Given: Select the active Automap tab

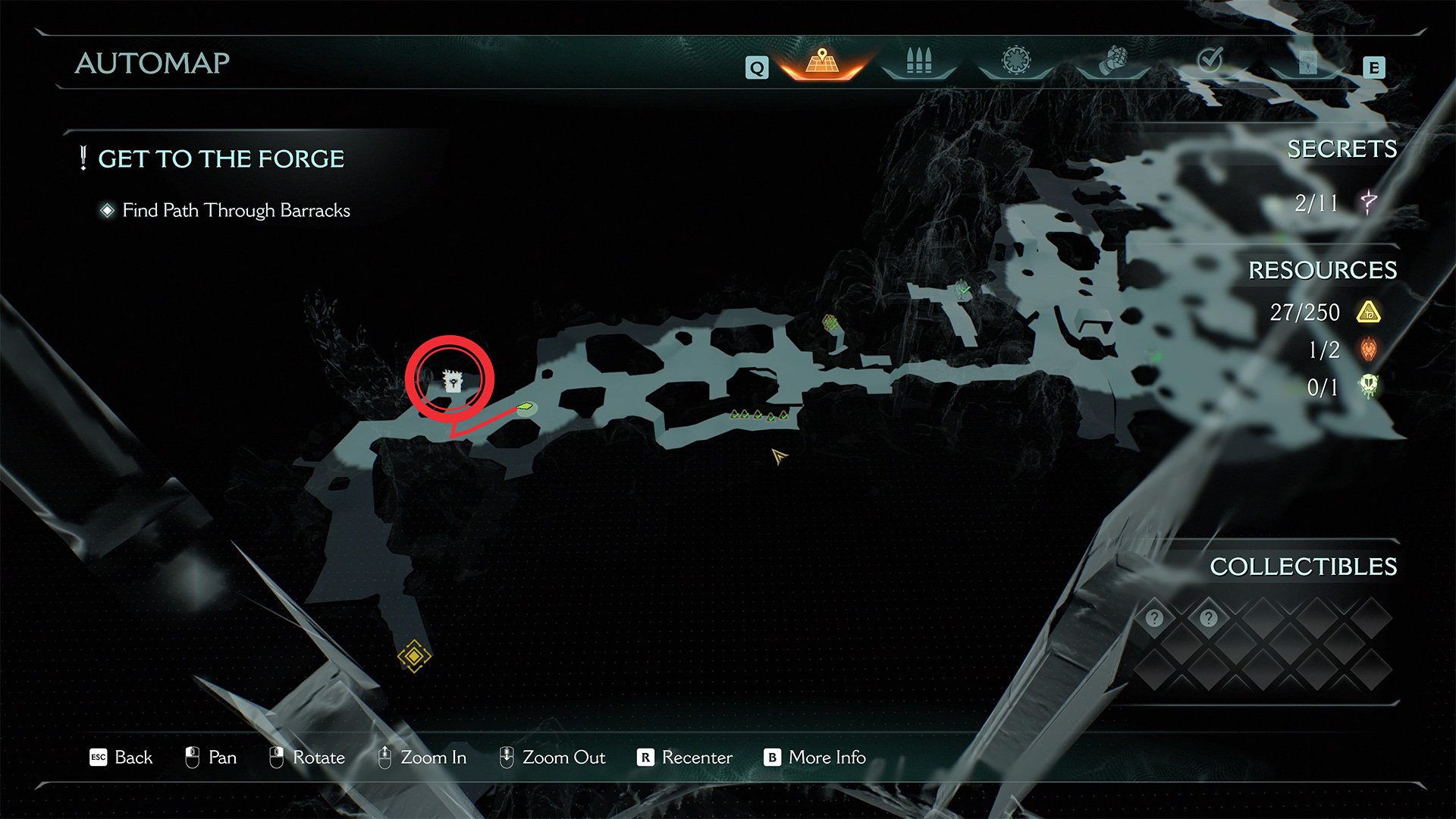Looking at the screenshot, I should point(822,61).
